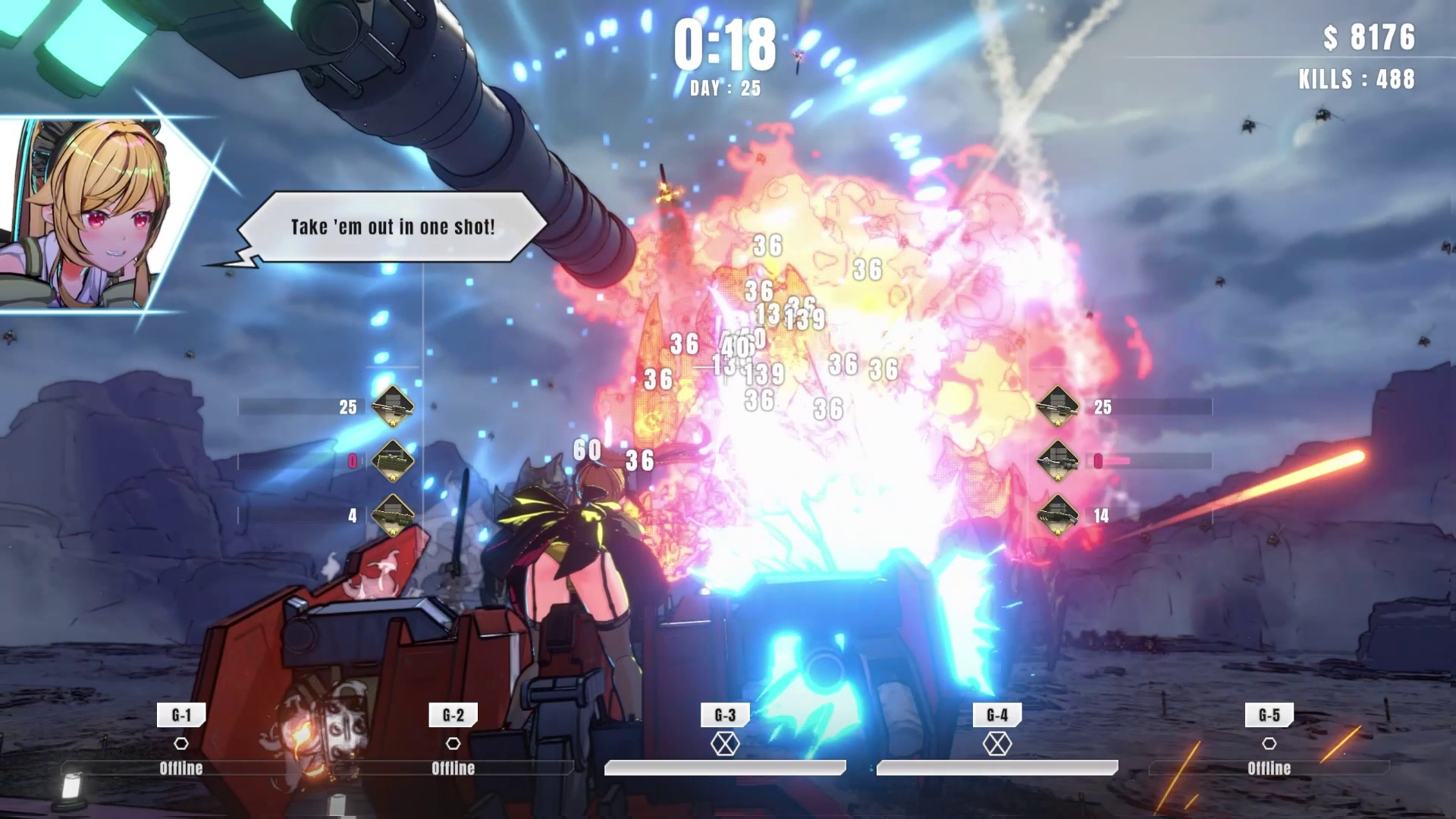Image resolution: width=1456 pixels, height=819 pixels.
Task: Select the right-hand long rifle icon showing 25
Action: (1057, 406)
